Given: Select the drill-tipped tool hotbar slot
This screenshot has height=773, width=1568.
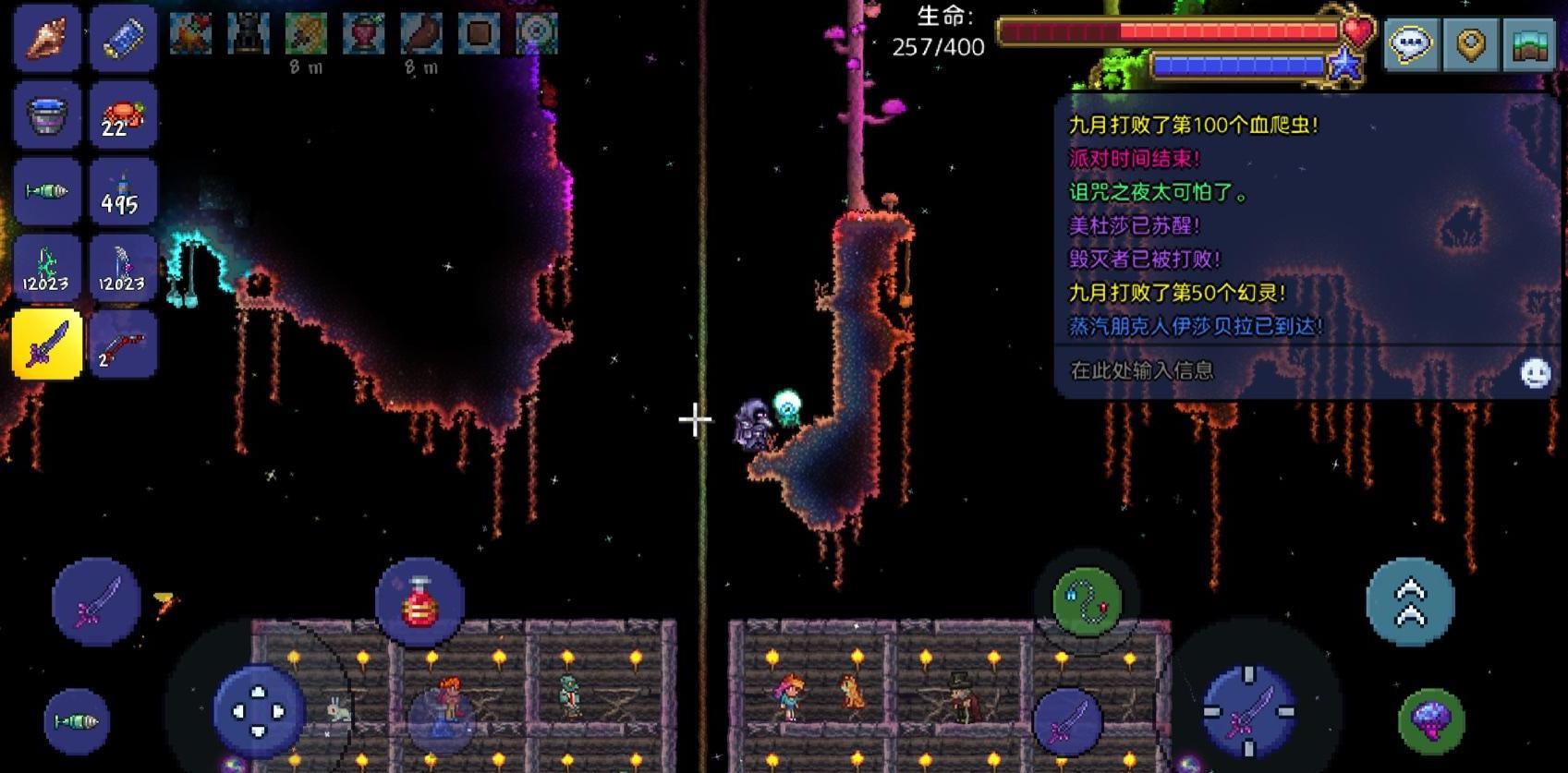Looking at the screenshot, I should [x=46, y=191].
